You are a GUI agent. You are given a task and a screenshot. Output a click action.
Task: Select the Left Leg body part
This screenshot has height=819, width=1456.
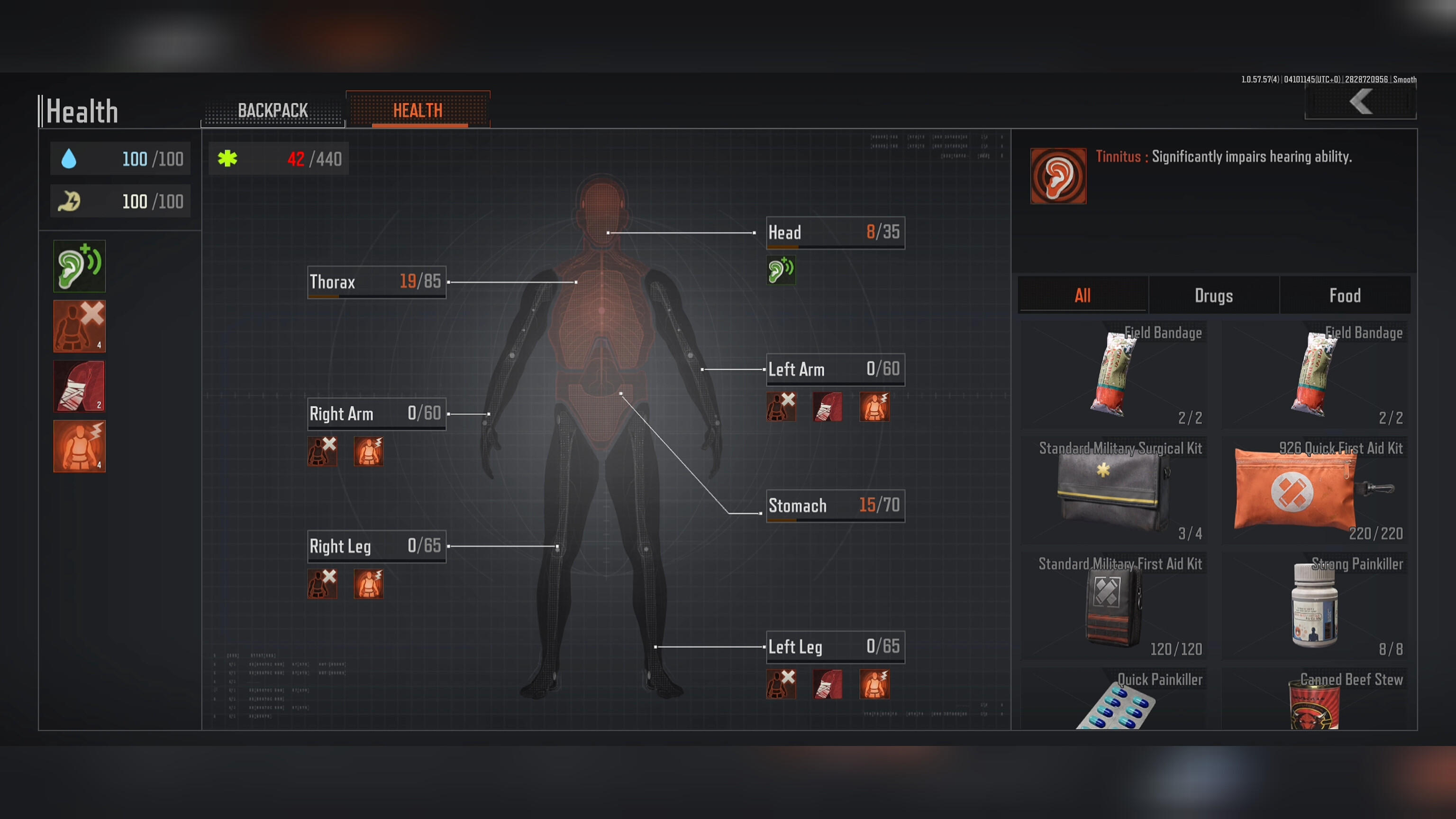(835, 646)
